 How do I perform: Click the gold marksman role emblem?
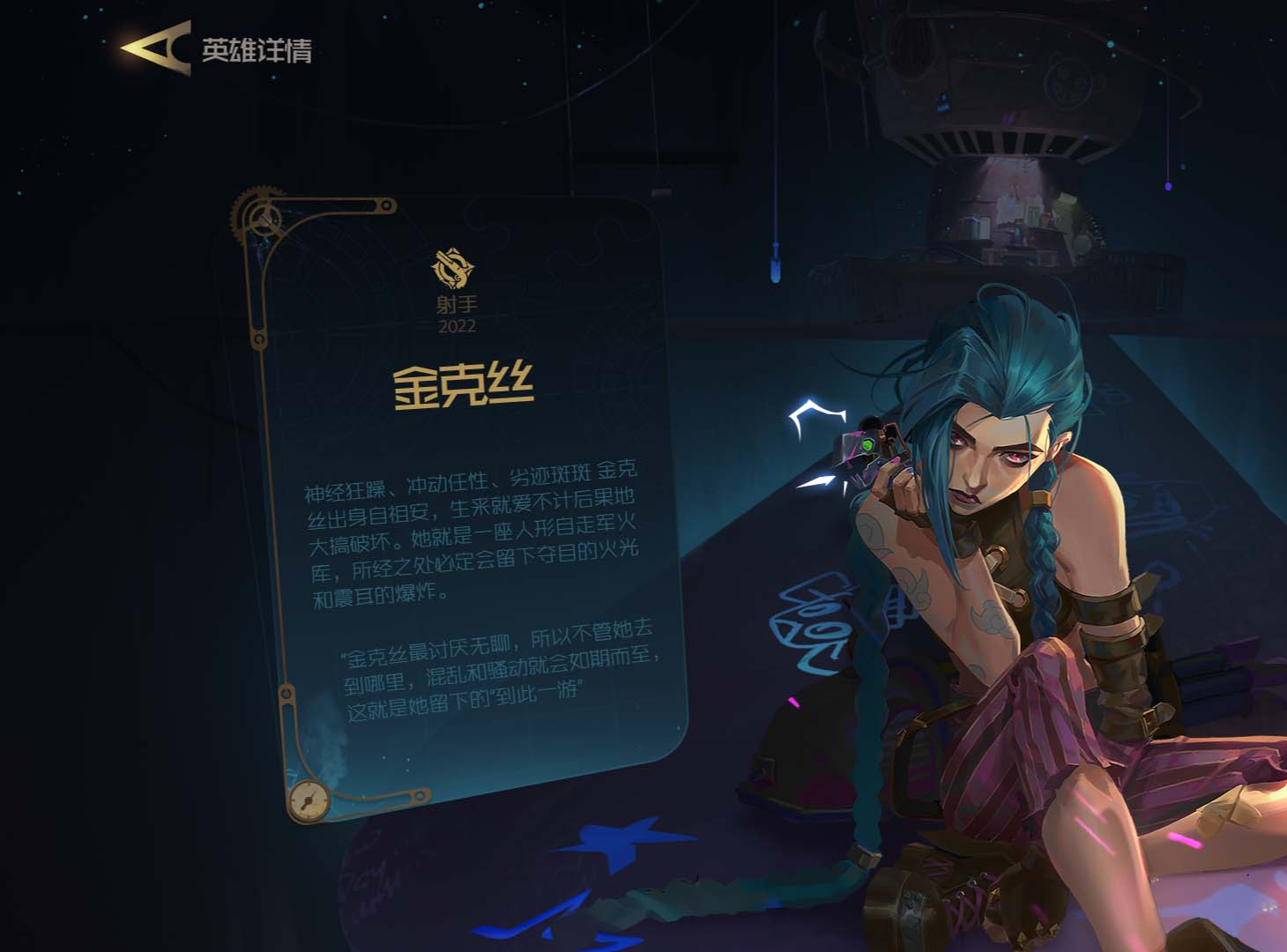coord(454,268)
